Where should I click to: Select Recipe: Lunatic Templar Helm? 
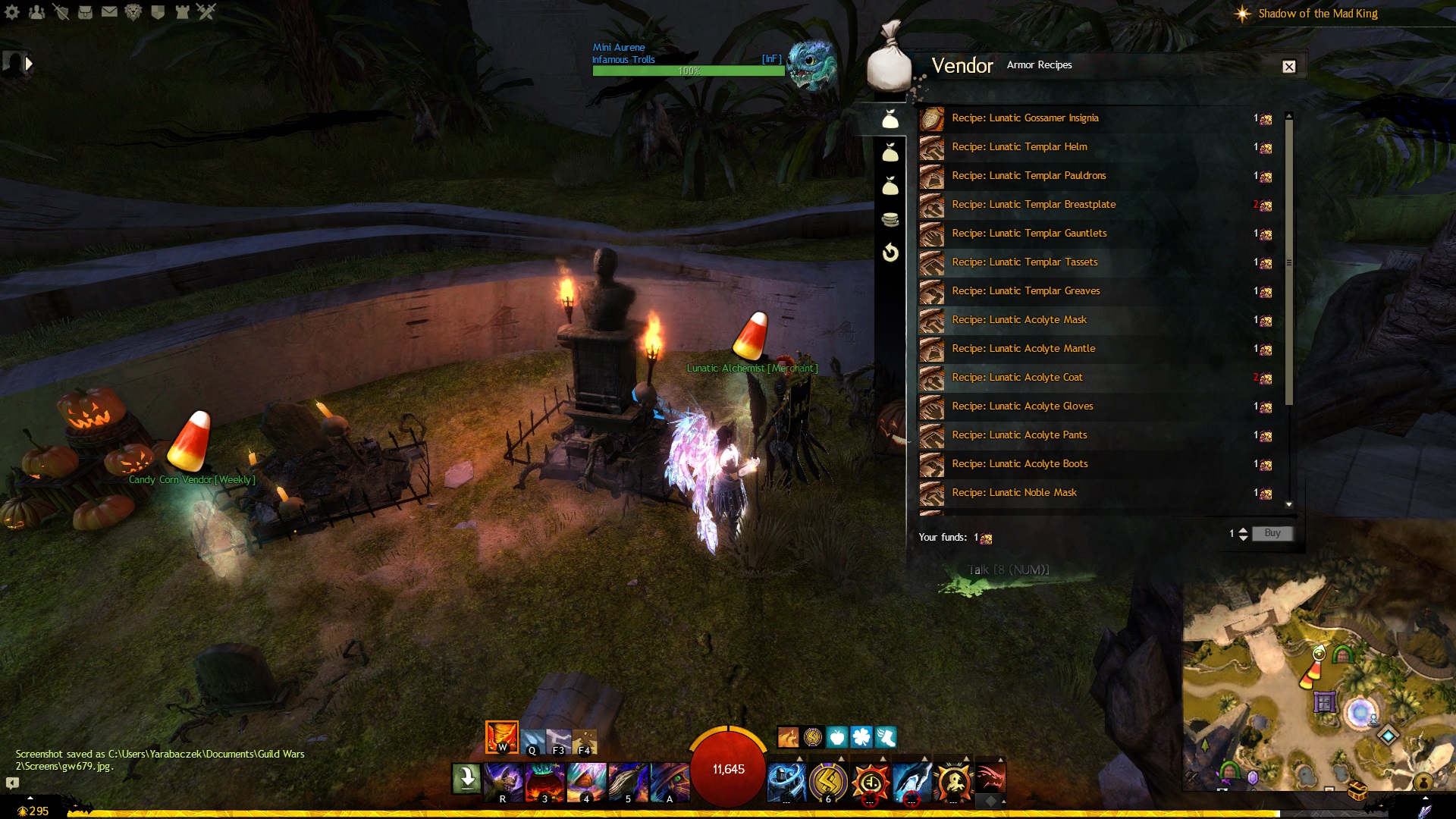(x=1019, y=147)
